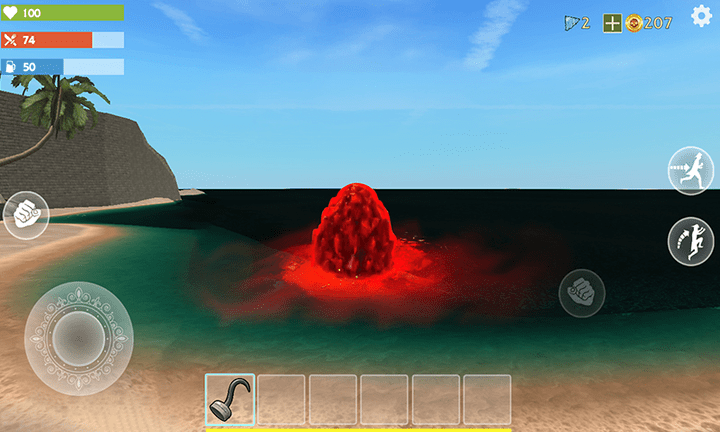Open the settings gear menu
This screenshot has width=720, height=432.
pyautogui.click(x=702, y=17)
